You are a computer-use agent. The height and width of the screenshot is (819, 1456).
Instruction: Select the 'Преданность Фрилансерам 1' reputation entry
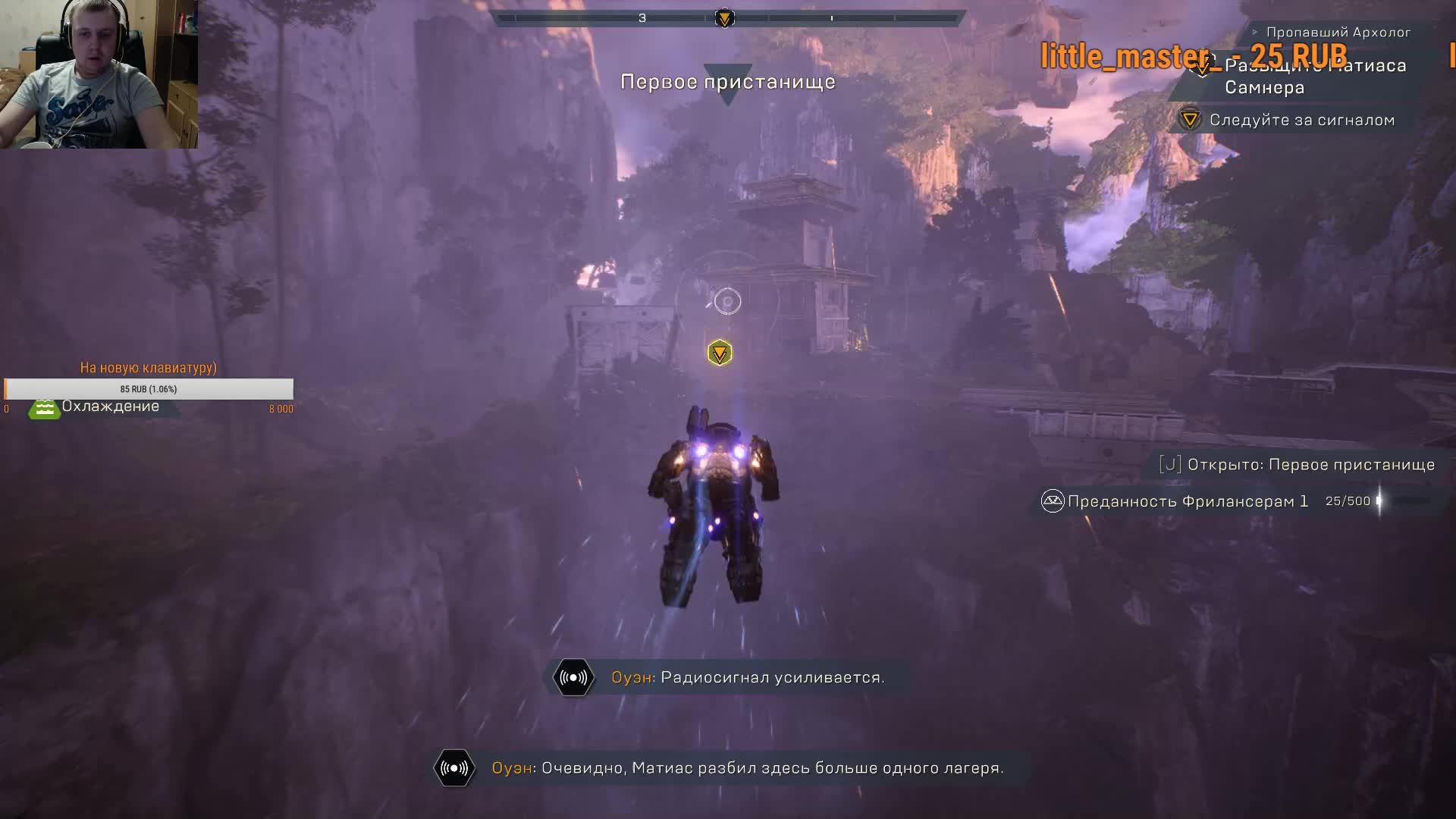click(x=1188, y=501)
